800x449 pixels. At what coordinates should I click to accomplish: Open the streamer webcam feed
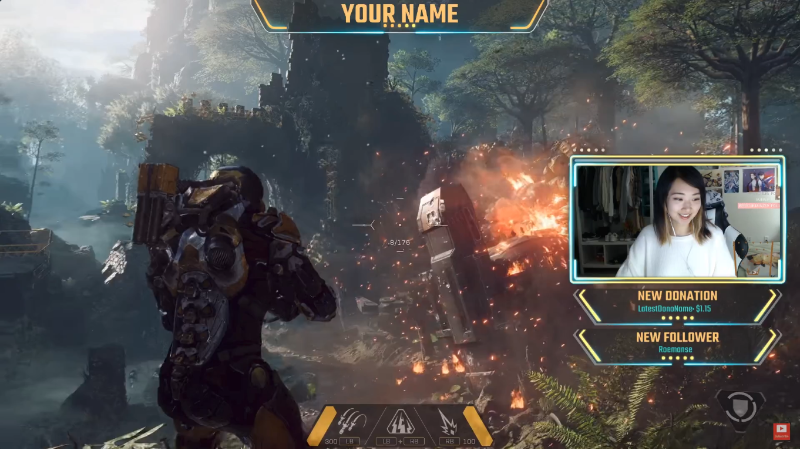(x=677, y=221)
